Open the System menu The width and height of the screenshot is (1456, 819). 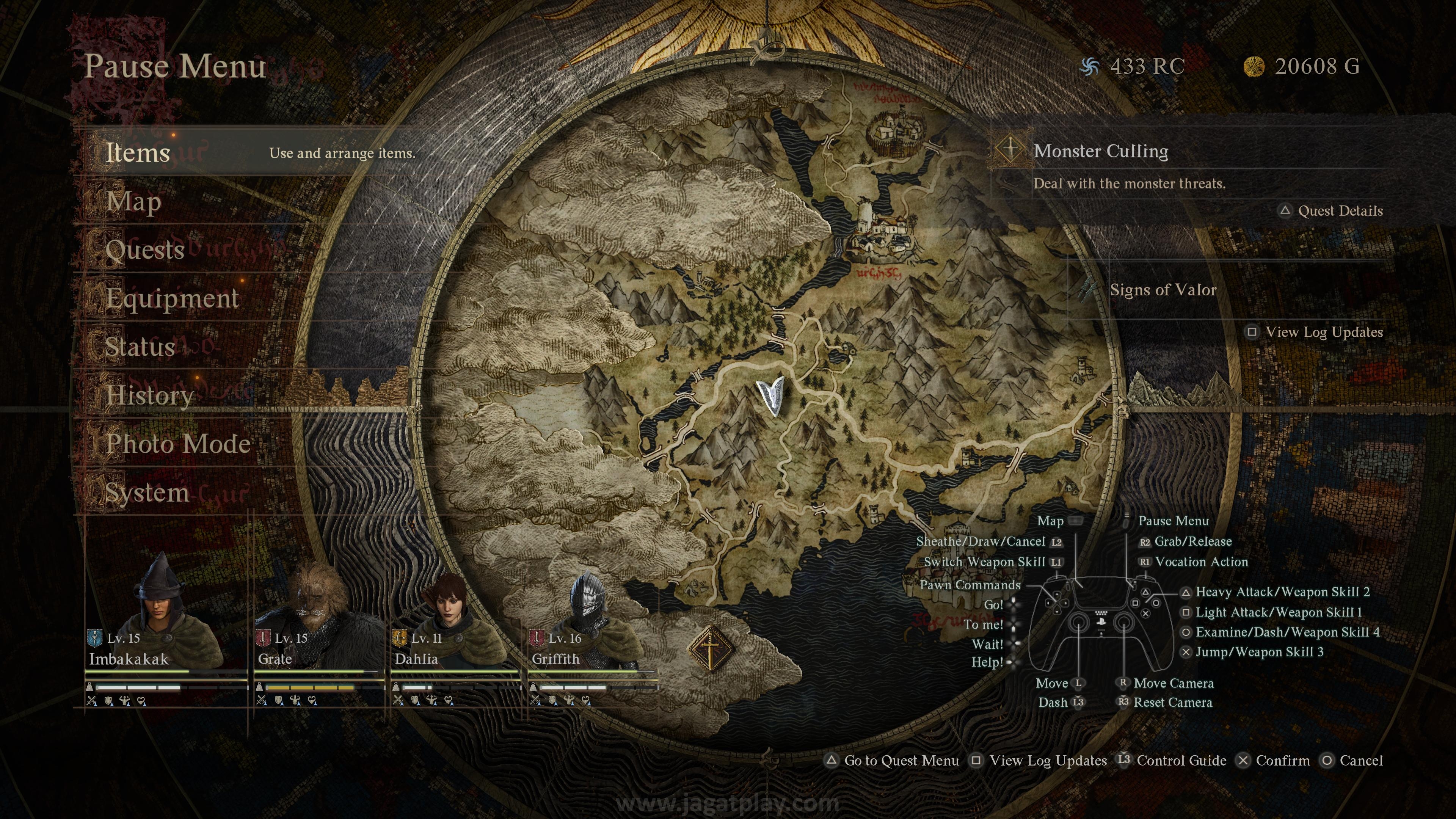pyautogui.click(x=147, y=493)
